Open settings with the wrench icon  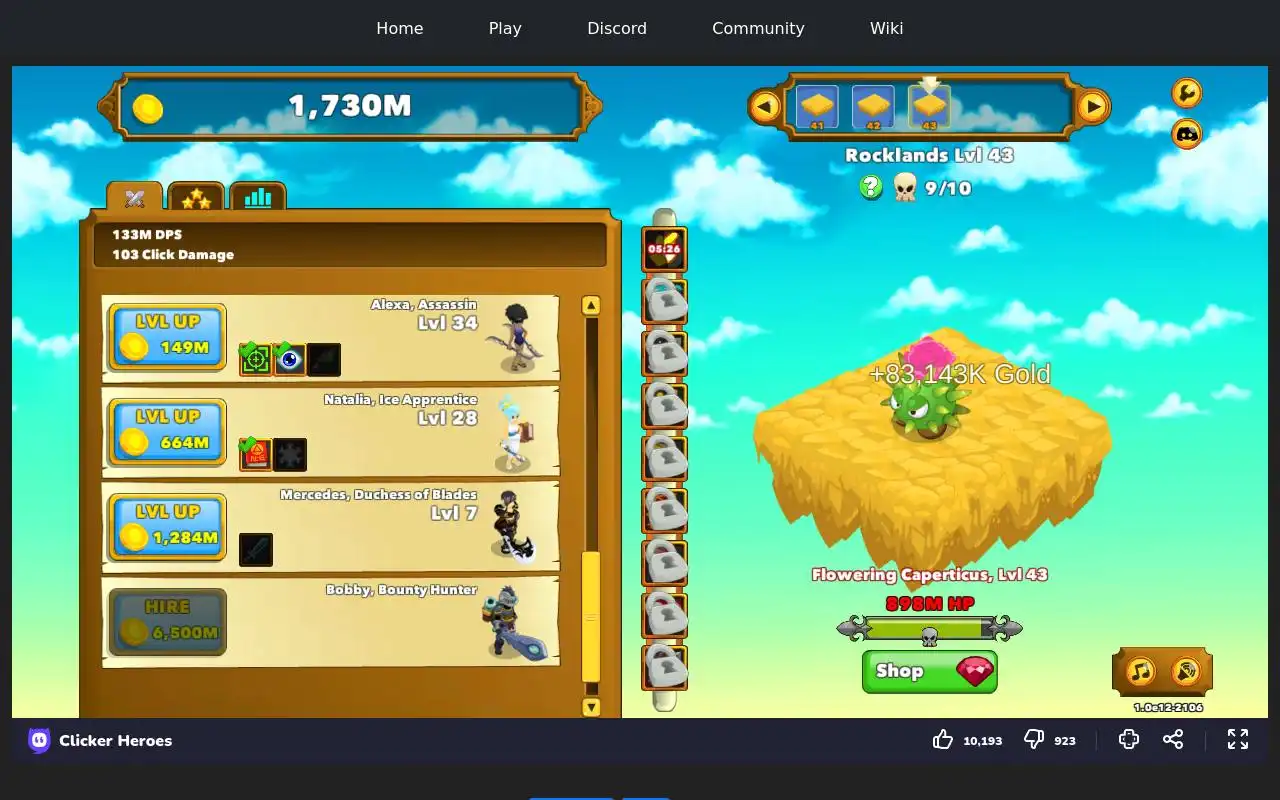tap(1186, 93)
